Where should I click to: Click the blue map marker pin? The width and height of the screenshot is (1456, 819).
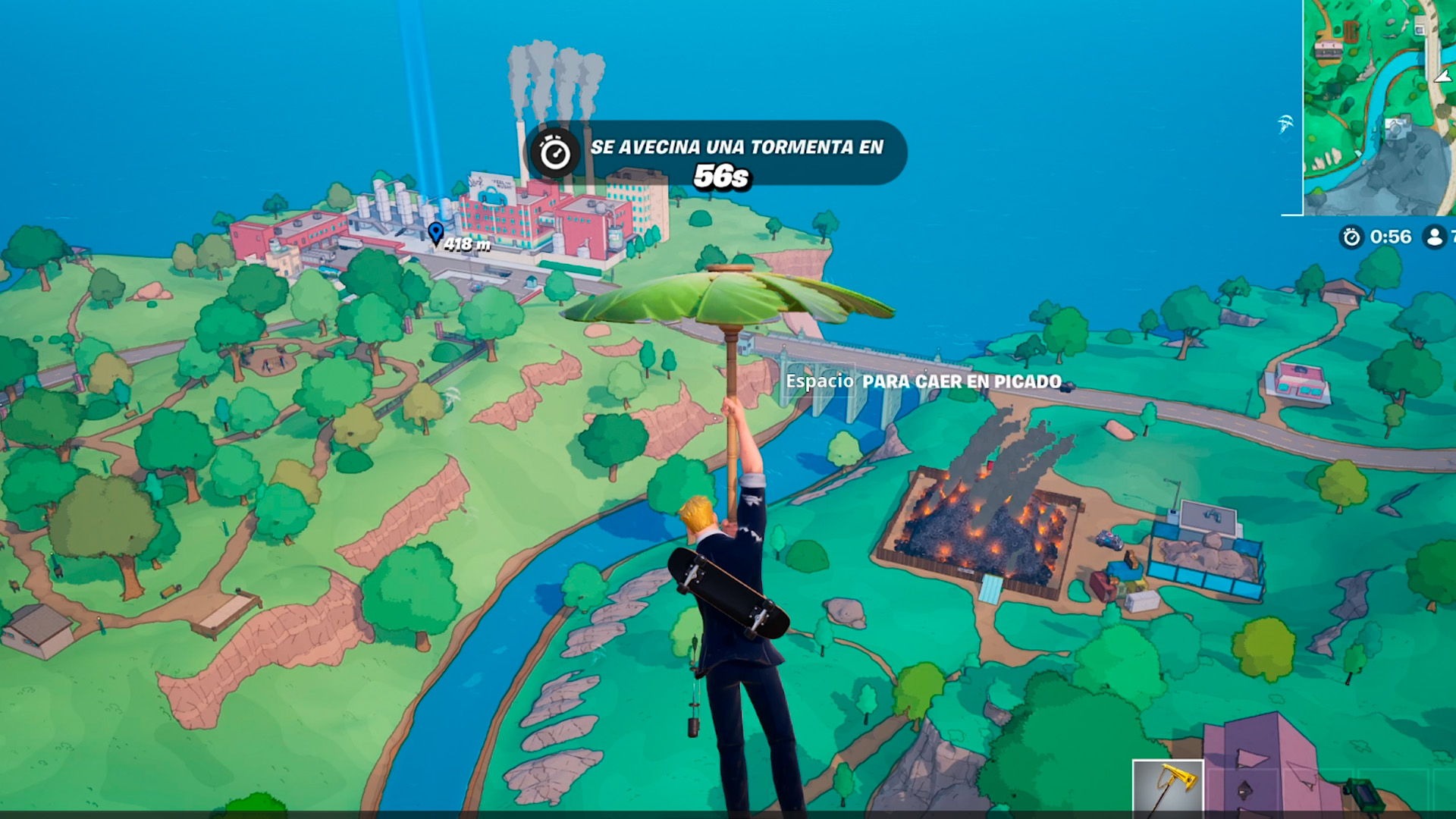pos(435,232)
